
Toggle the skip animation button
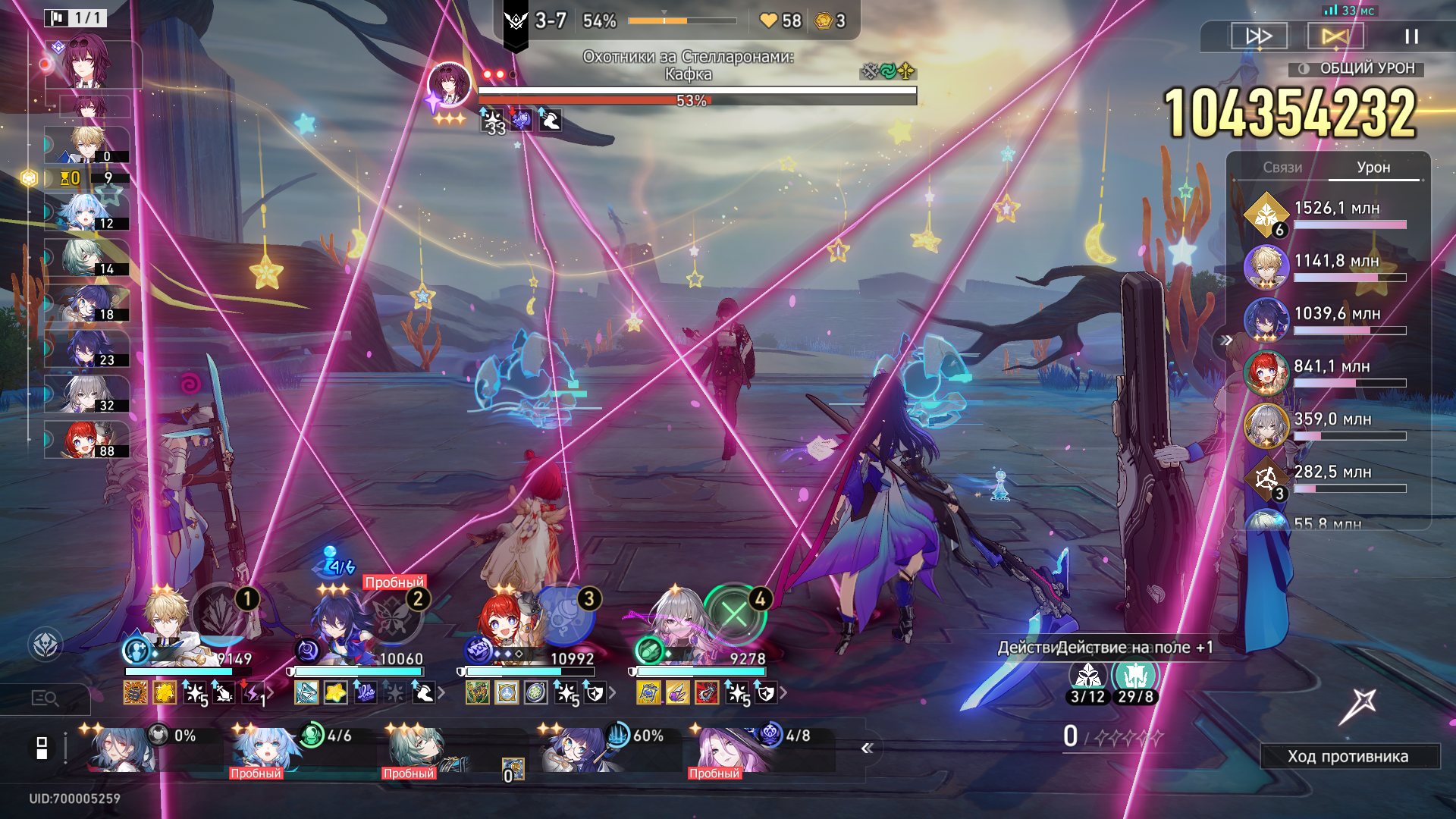tap(1335, 36)
